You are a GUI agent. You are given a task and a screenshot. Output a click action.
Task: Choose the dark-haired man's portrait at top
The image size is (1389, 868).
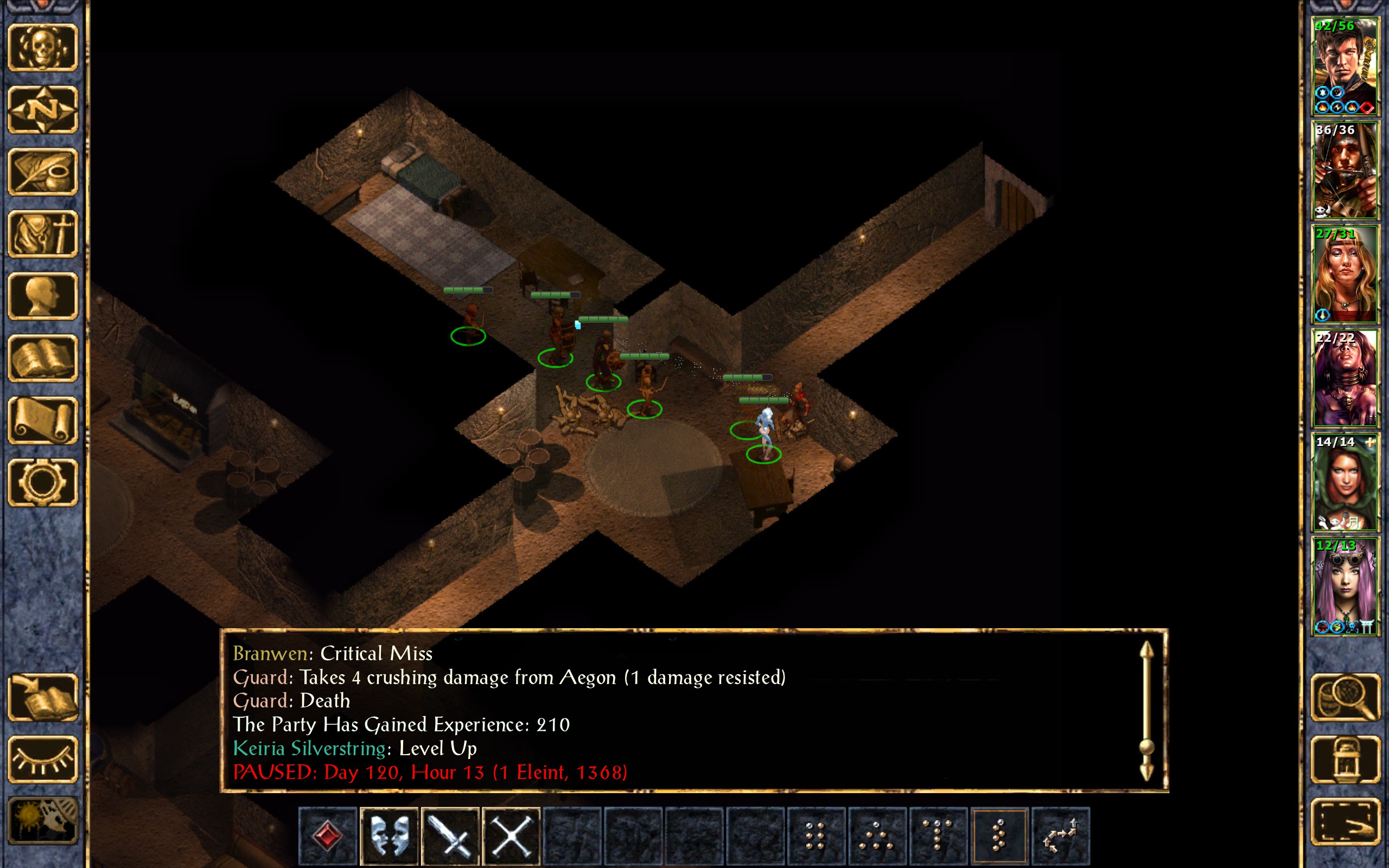[1345, 67]
